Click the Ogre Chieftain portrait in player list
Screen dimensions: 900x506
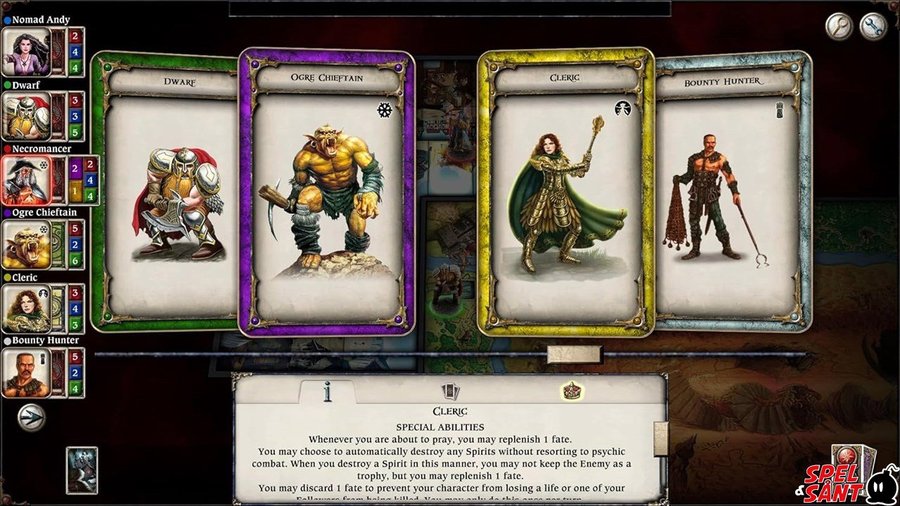[25, 245]
